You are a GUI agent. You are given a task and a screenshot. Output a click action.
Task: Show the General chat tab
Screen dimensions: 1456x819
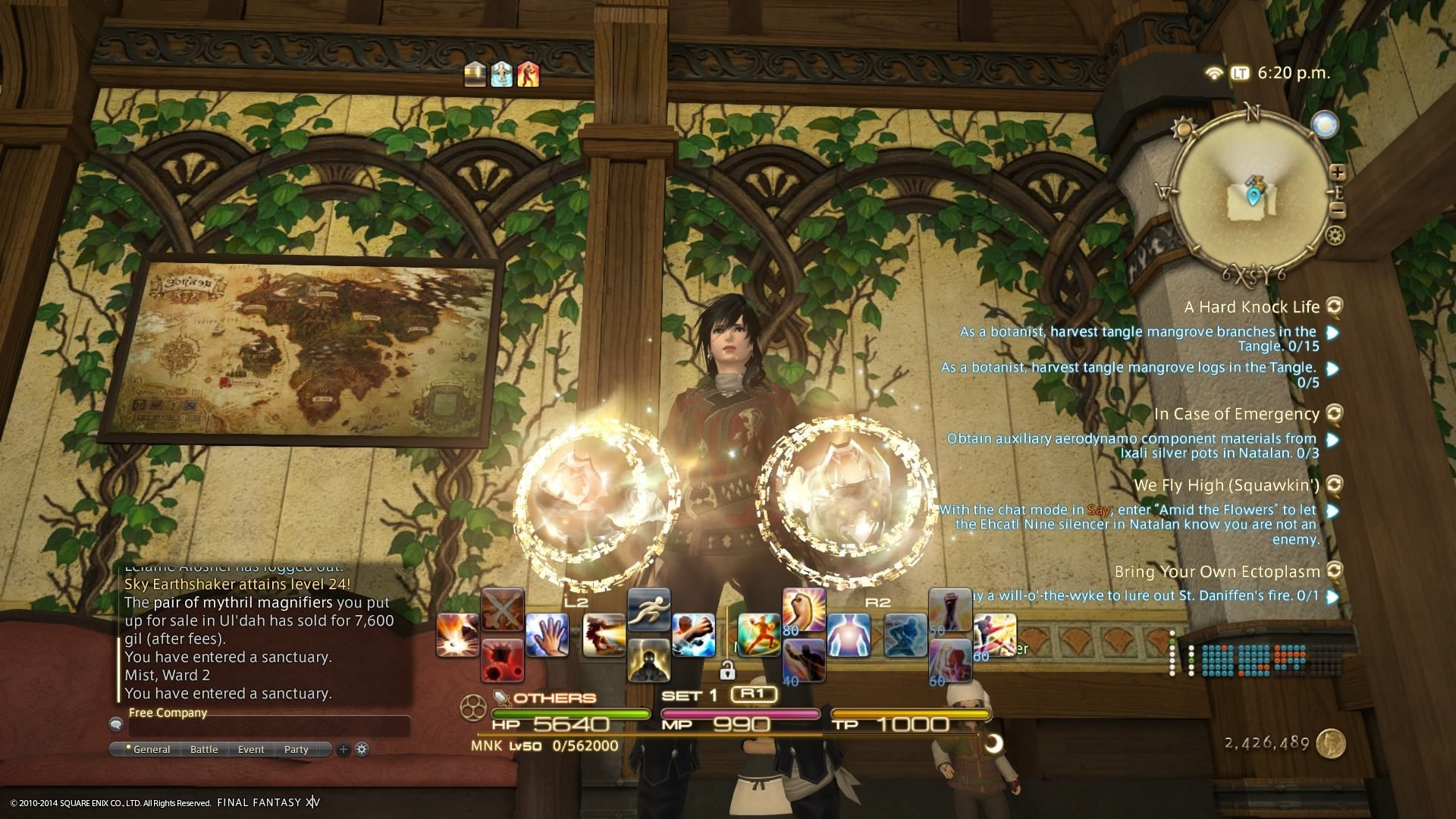[x=151, y=749]
